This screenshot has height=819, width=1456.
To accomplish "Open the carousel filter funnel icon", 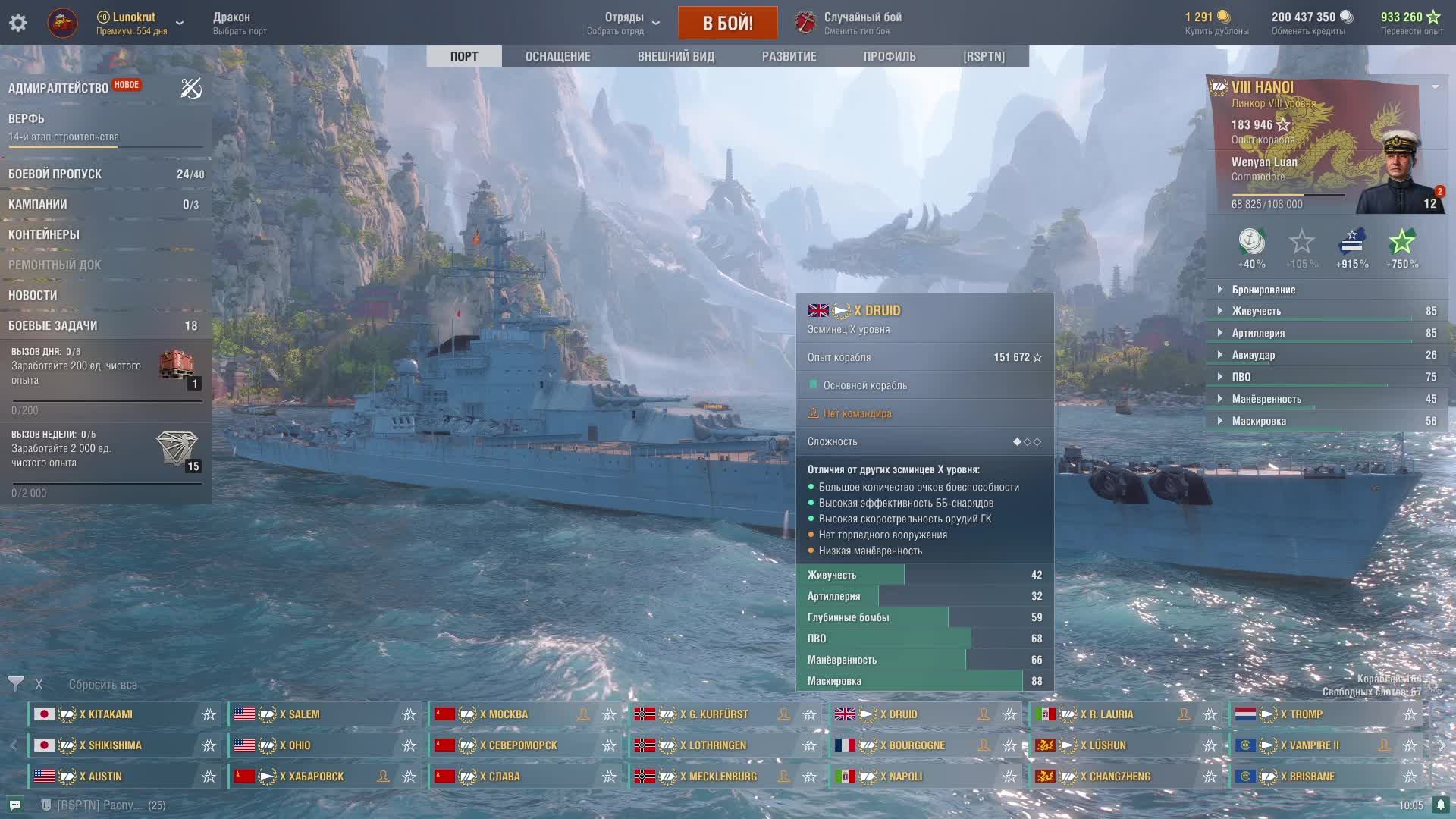I will pos(16,684).
